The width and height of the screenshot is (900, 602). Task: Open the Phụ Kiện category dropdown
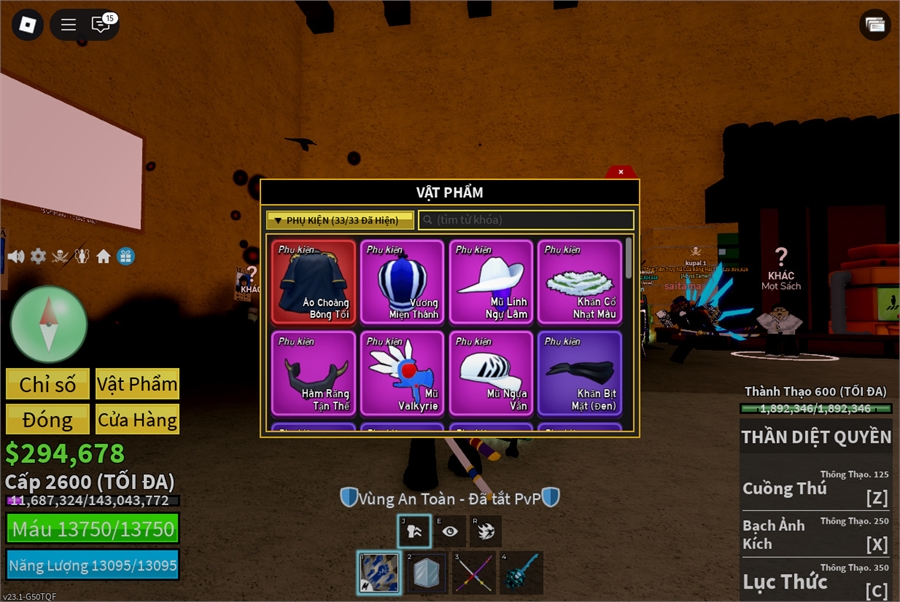coord(339,220)
